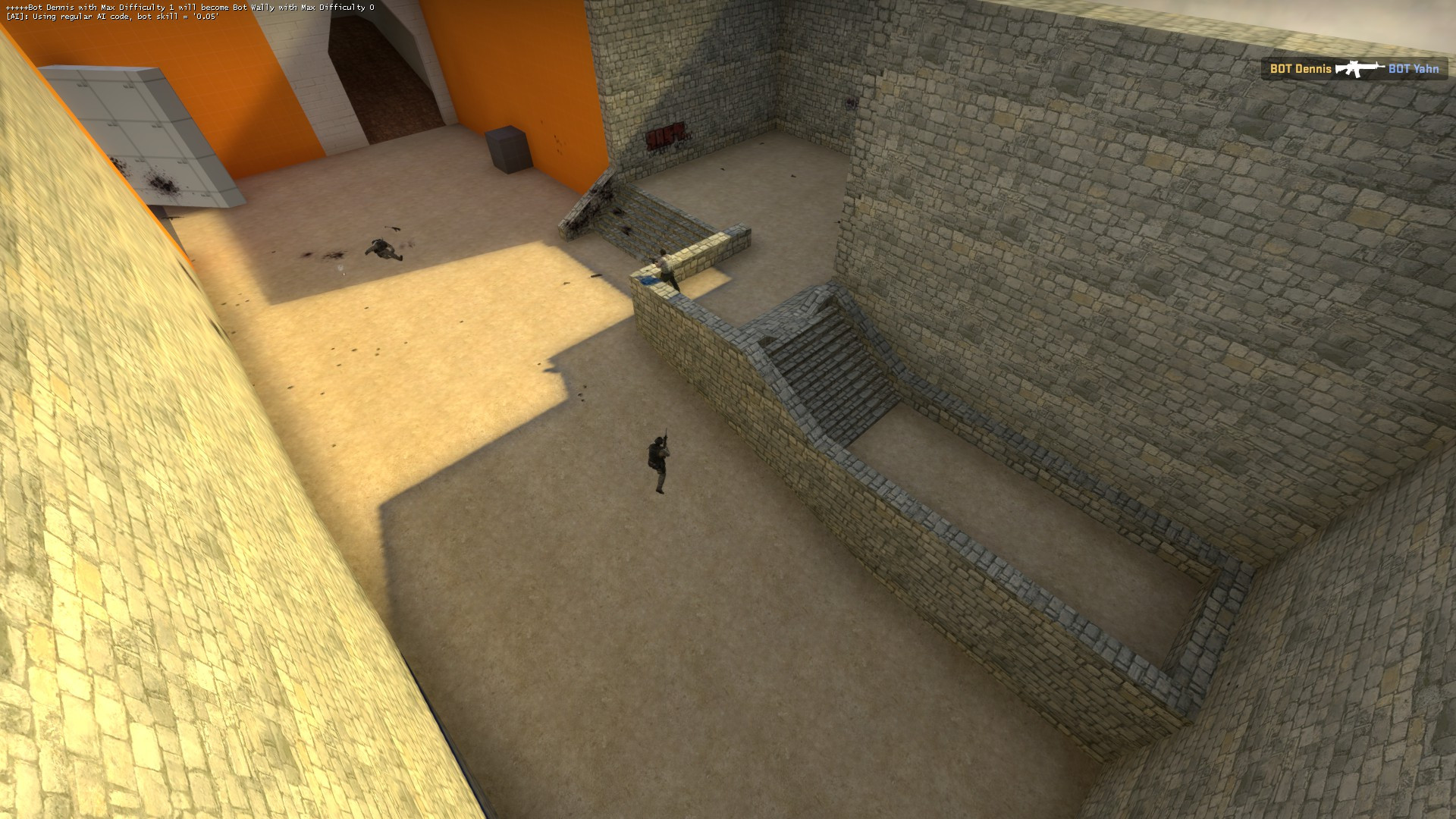1456x819 pixels.
Task: Click the blue object on the ledge wall
Action: [x=648, y=279]
